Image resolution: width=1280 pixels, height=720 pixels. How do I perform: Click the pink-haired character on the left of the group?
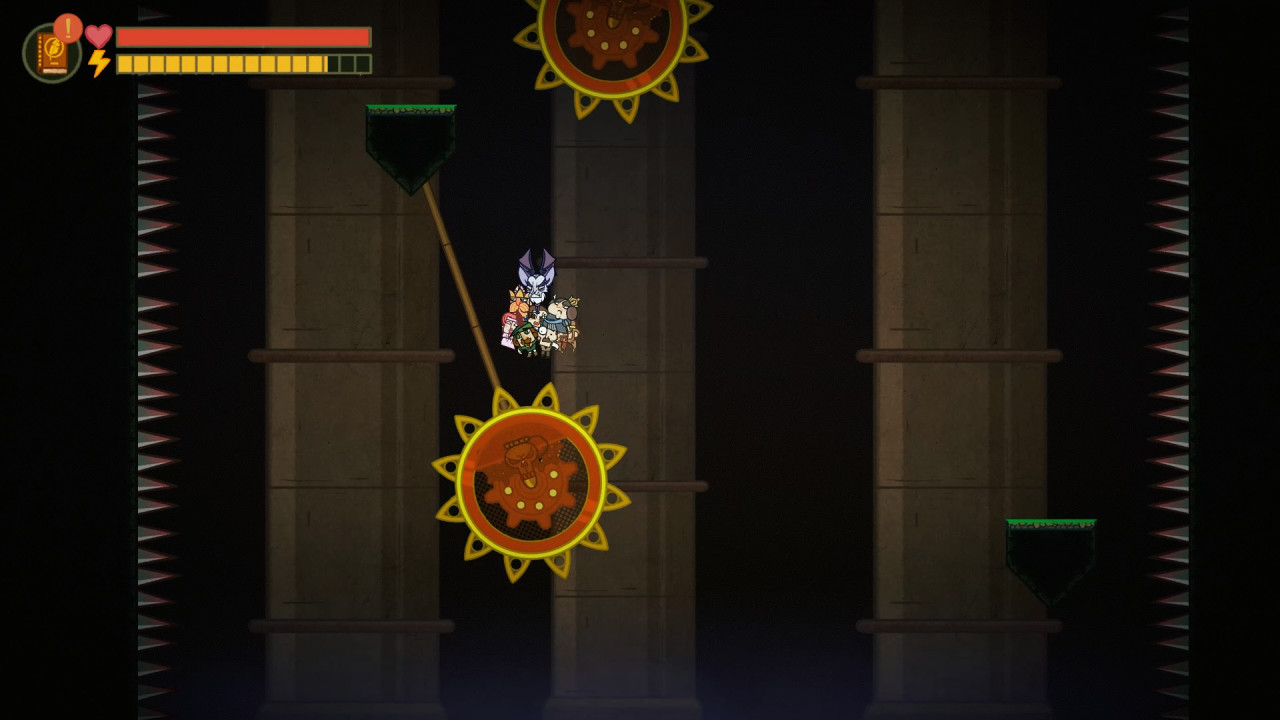click(x=507, y=322)
